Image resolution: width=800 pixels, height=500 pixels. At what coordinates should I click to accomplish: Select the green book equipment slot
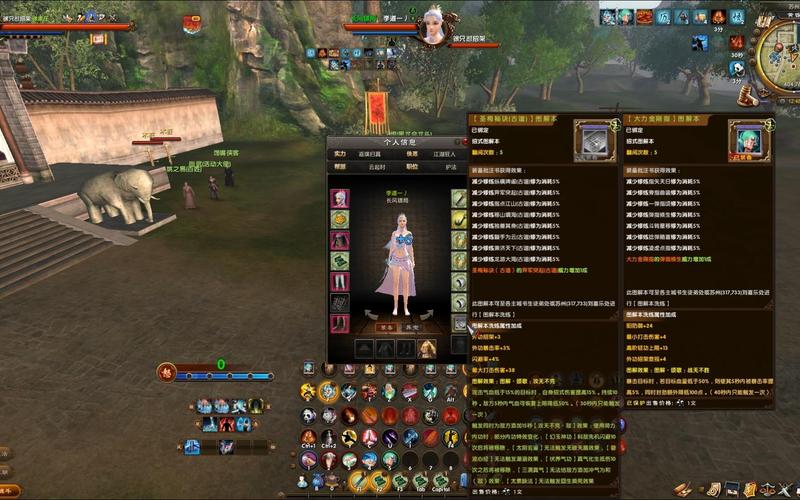[340, 261]
